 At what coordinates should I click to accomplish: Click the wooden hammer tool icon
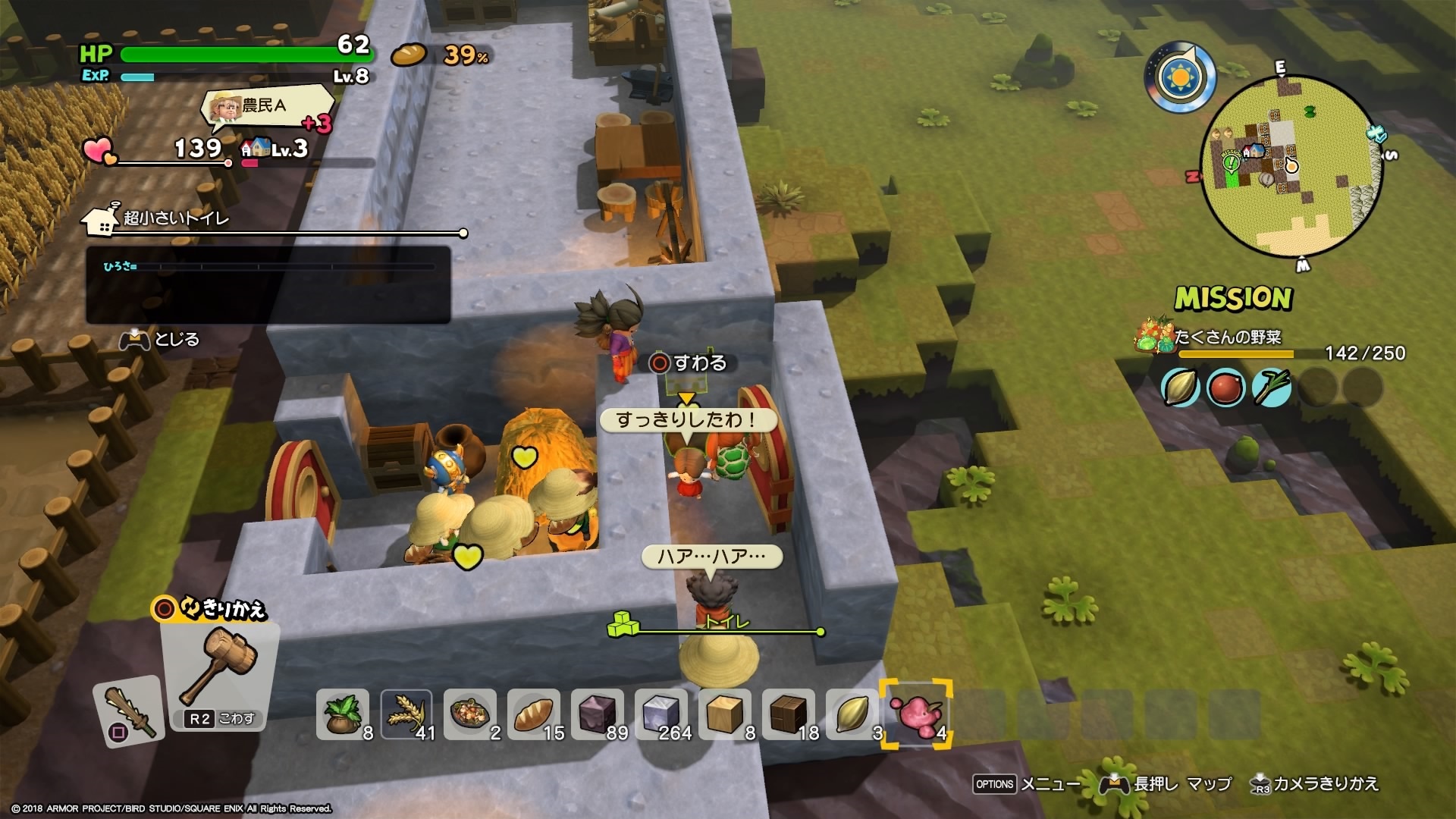220,665
